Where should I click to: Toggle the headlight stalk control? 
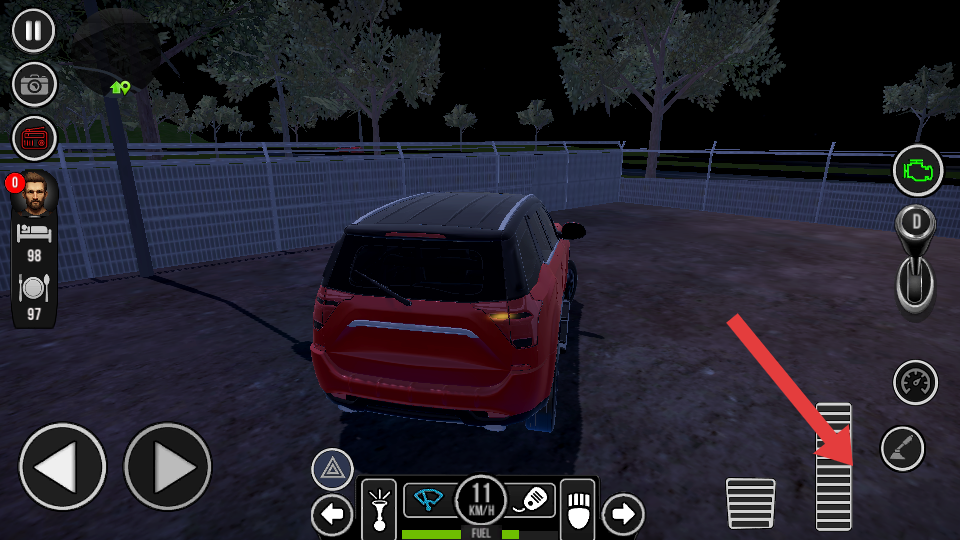coord(379,507)
